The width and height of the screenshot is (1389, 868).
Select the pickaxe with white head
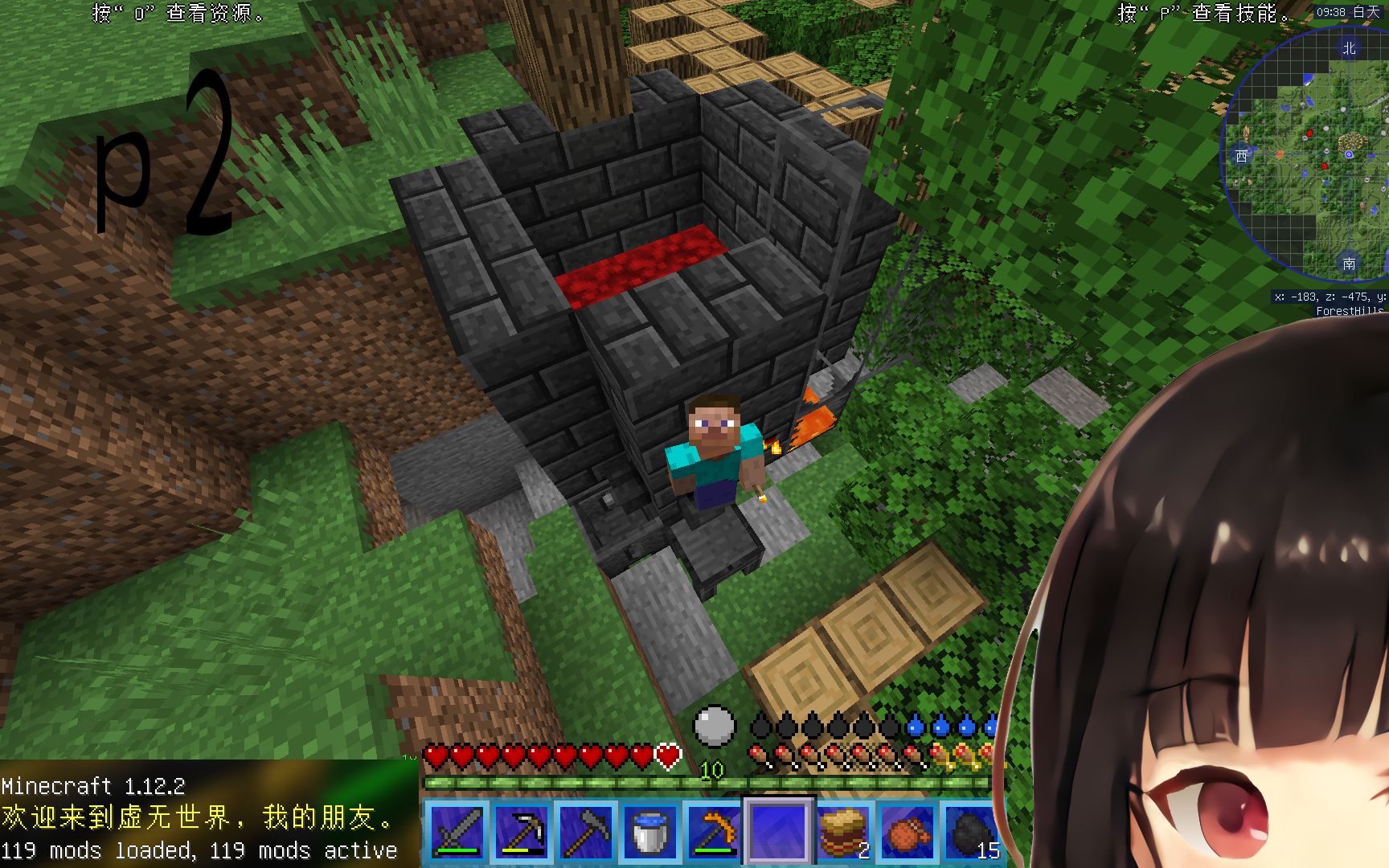(x=521, y=832)
